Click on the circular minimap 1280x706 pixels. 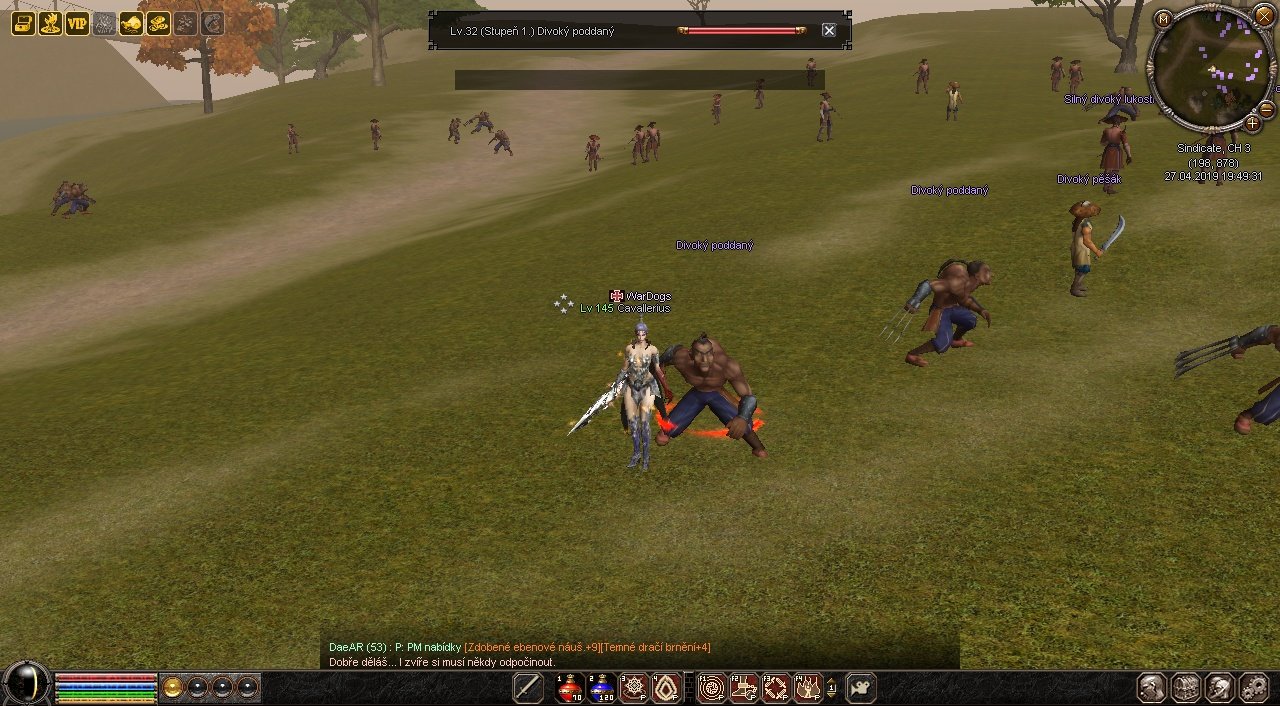tap(1208, 68)
